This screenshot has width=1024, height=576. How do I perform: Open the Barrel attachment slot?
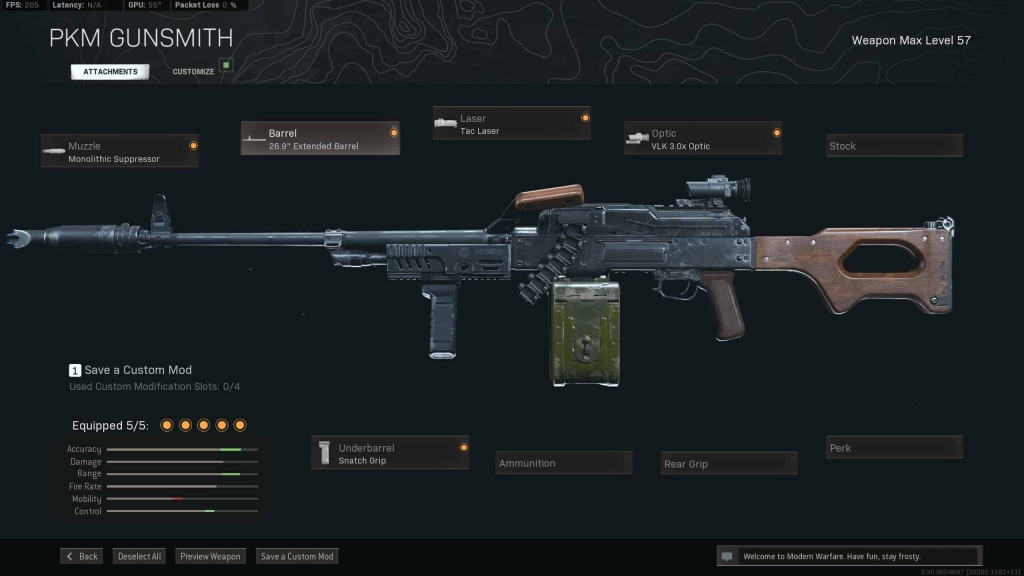[320, 139]
